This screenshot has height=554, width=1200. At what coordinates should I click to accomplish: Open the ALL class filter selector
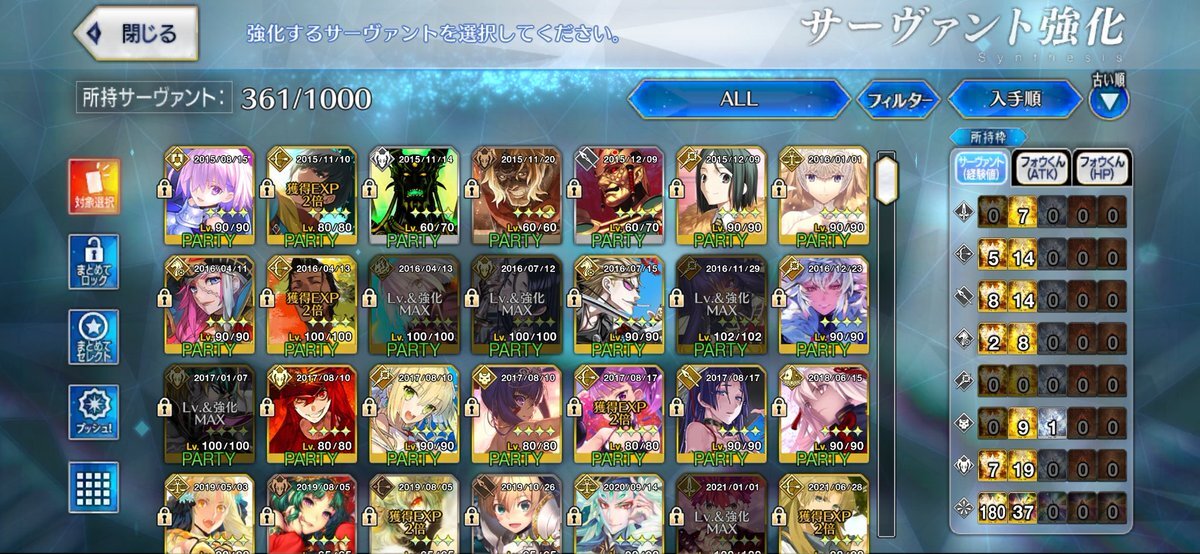coord(738,100)
